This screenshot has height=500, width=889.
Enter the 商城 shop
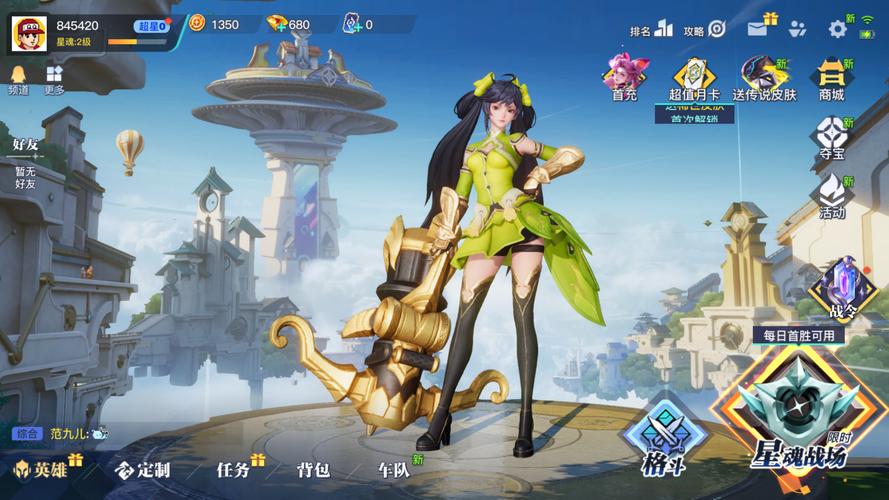tap(831, 78)
